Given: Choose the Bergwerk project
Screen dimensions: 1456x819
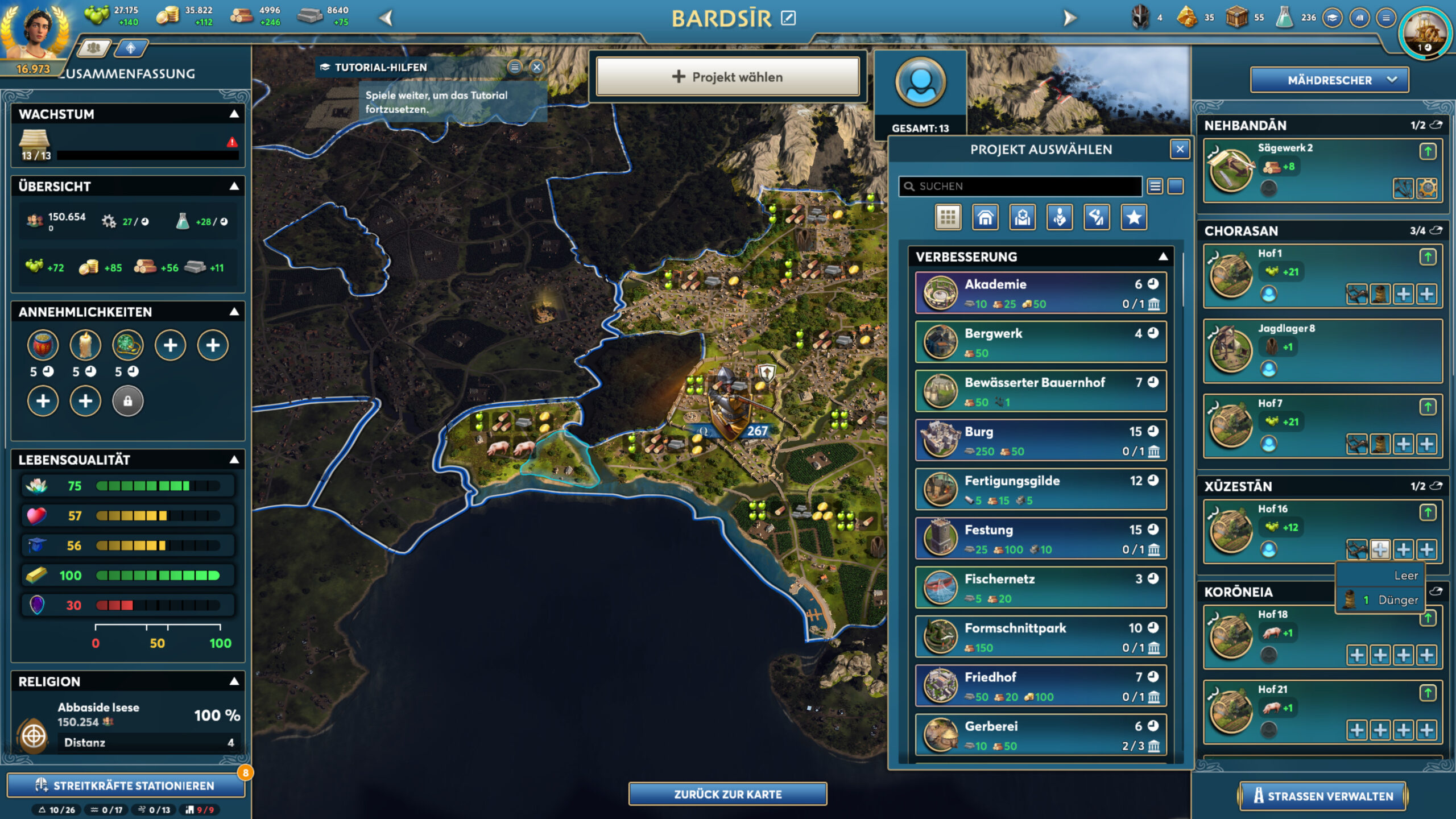Looking at the screenshot, I should pos(1040,342).
